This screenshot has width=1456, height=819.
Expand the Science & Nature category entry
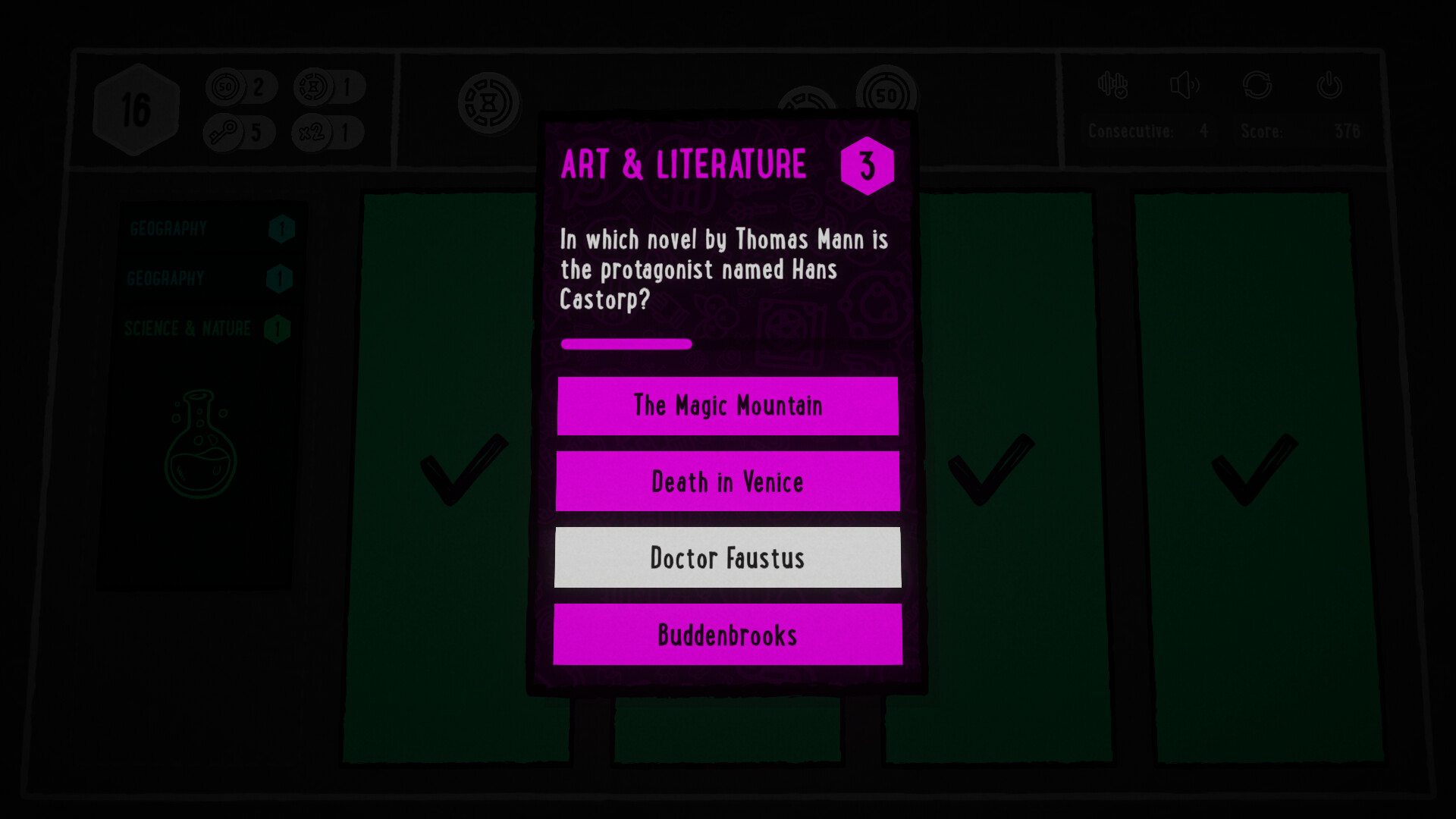click(212, 329)
